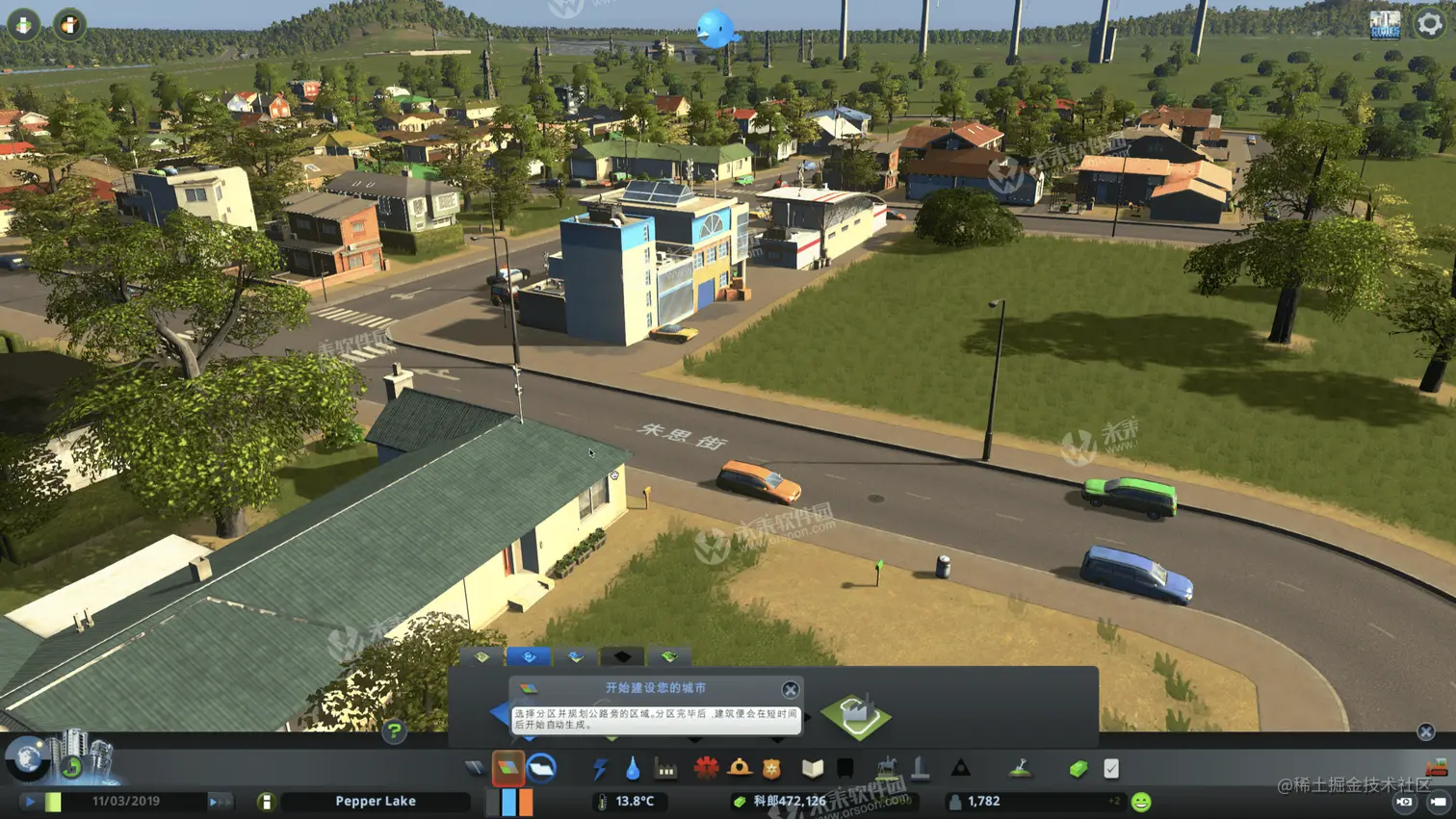Select the industrial zone factory tile
Screen dimensions: 1456x819
(856, 715)
